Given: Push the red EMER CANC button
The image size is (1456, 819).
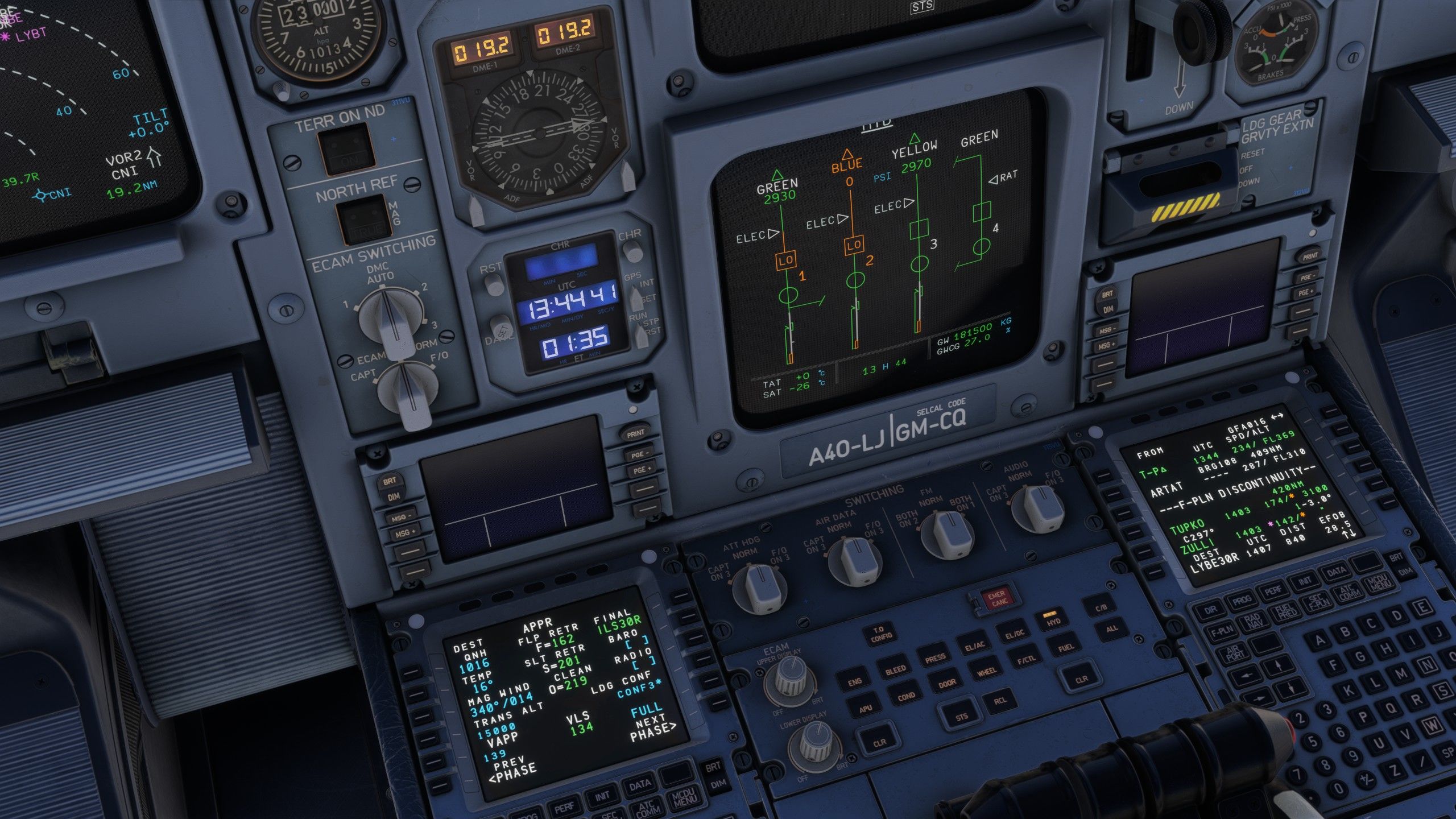Looking at the screenshot, I should click(996, 600).
